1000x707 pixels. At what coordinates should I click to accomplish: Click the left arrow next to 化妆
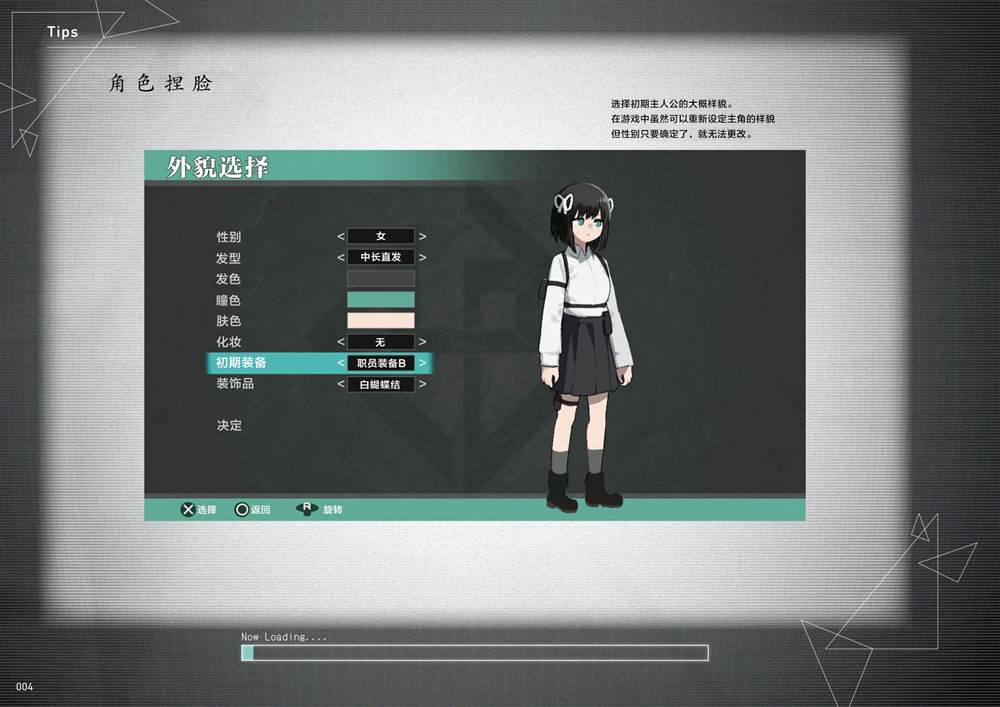(x=340, y=342)
